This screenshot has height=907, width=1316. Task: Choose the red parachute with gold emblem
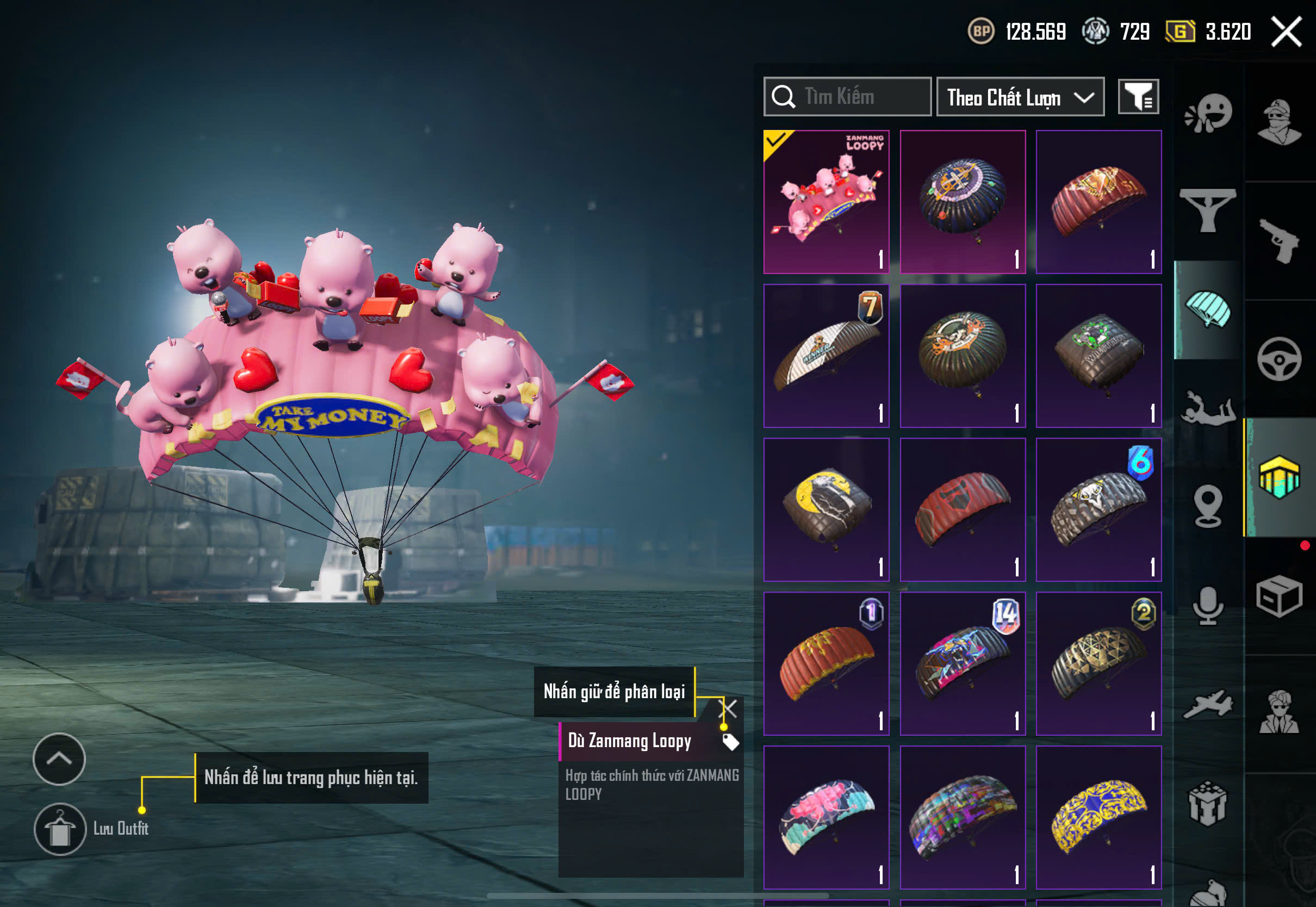pyautogui.click(x=1098, y=202)
